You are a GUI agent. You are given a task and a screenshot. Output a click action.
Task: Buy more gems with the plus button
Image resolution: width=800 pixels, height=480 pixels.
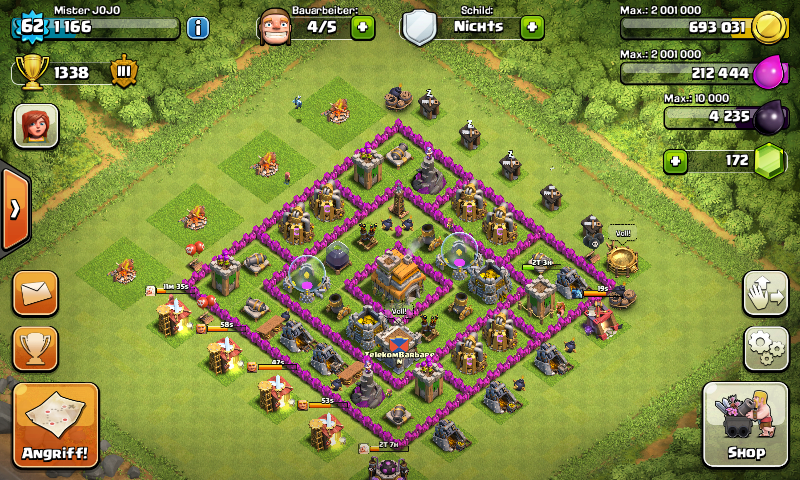pos(677,160)
